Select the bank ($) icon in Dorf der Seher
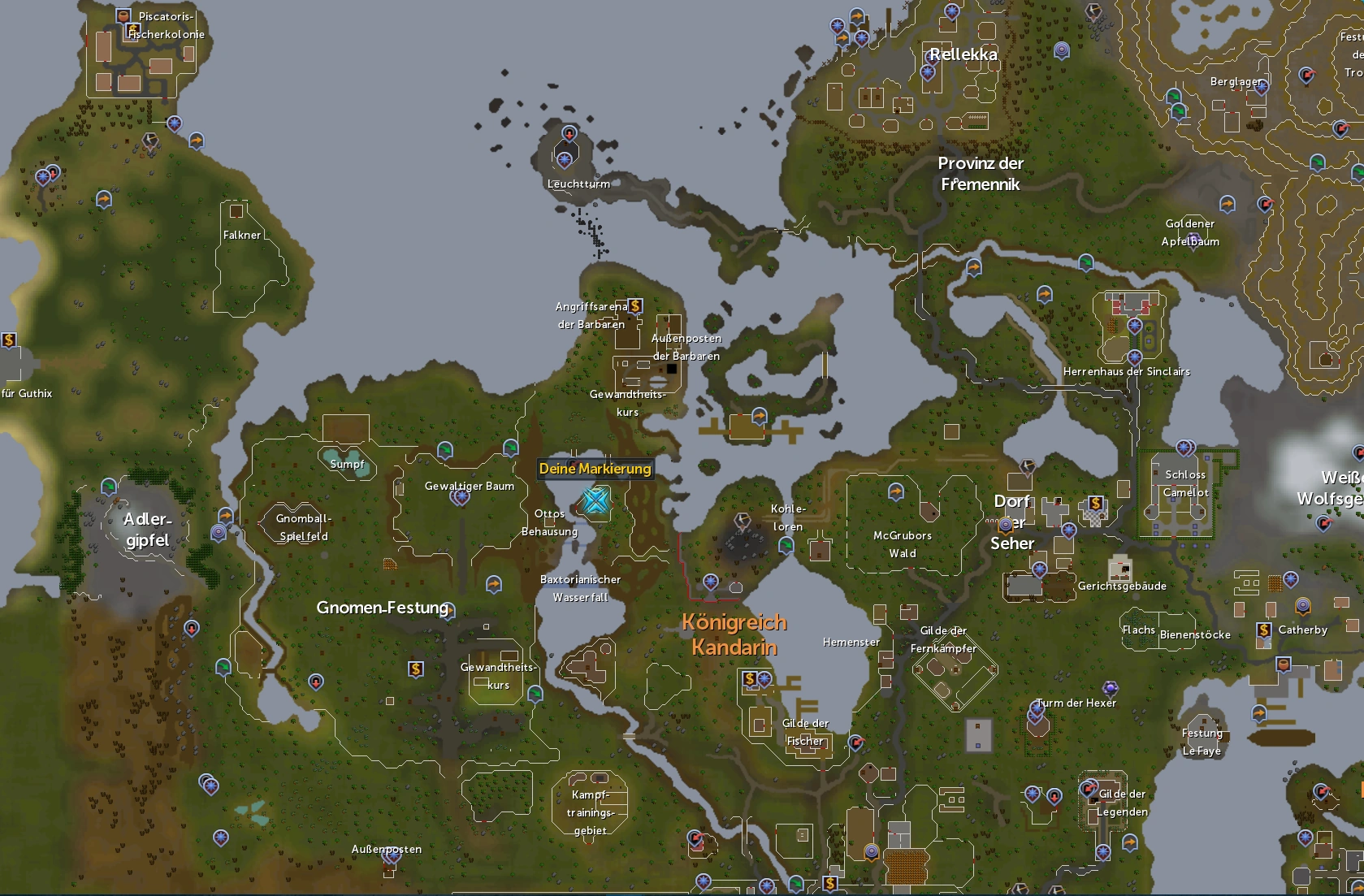This screenshot has width=1364, height=896. (1096, 504)
